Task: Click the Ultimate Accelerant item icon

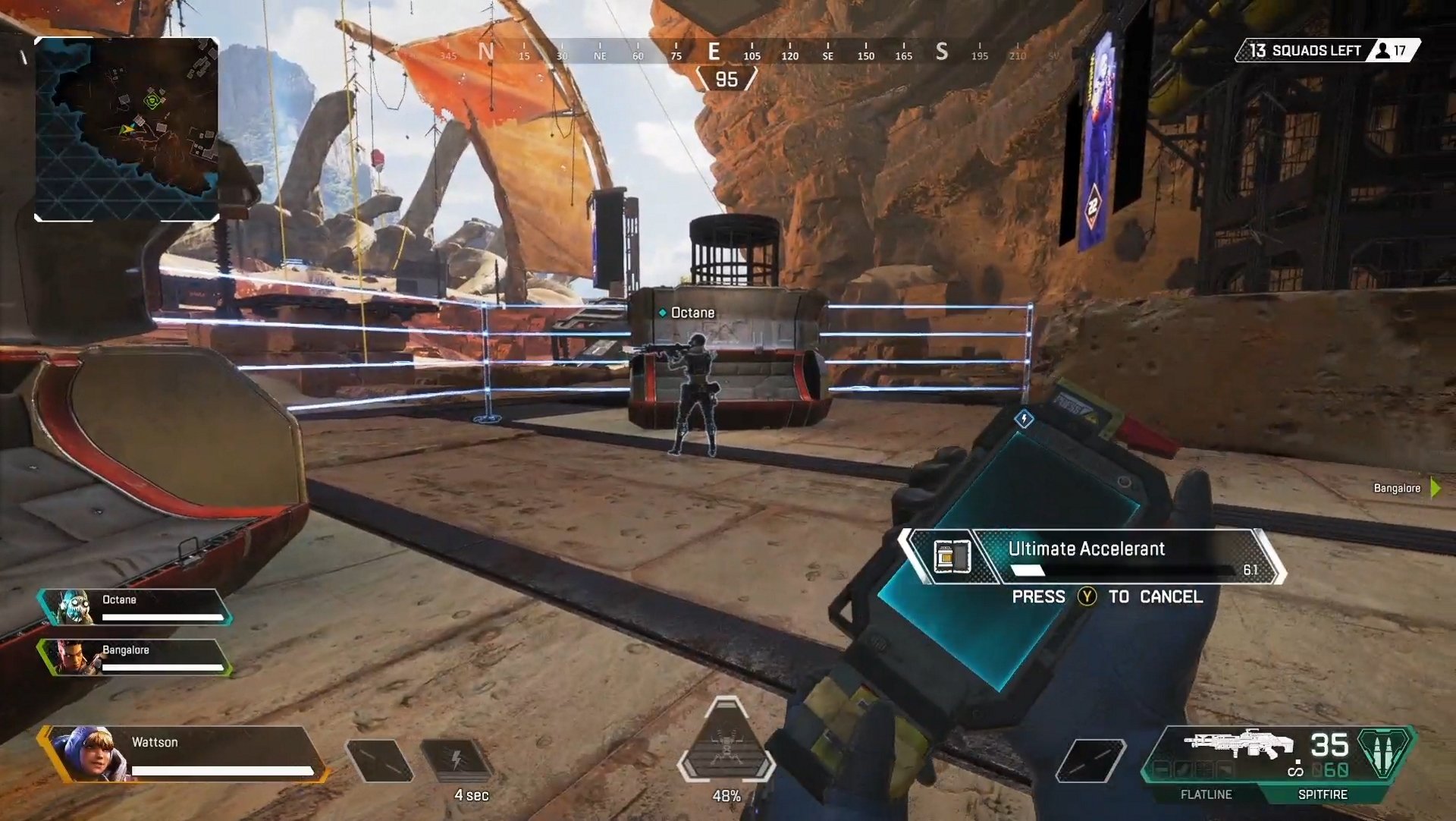Action: click(952, 557)
